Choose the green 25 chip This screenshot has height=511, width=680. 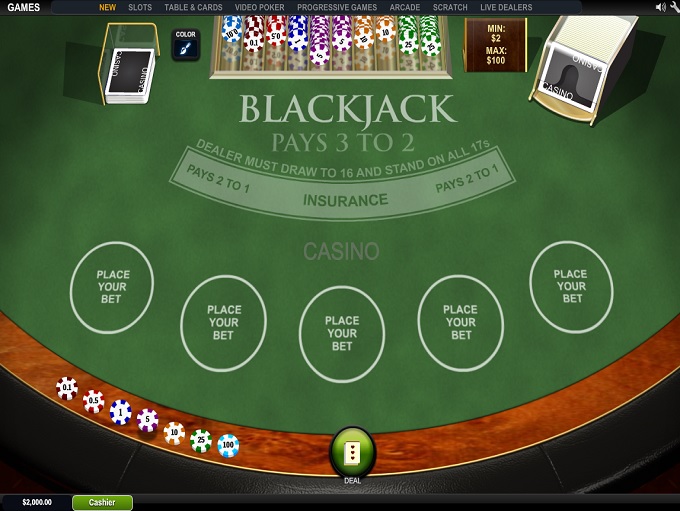point(201,440)
